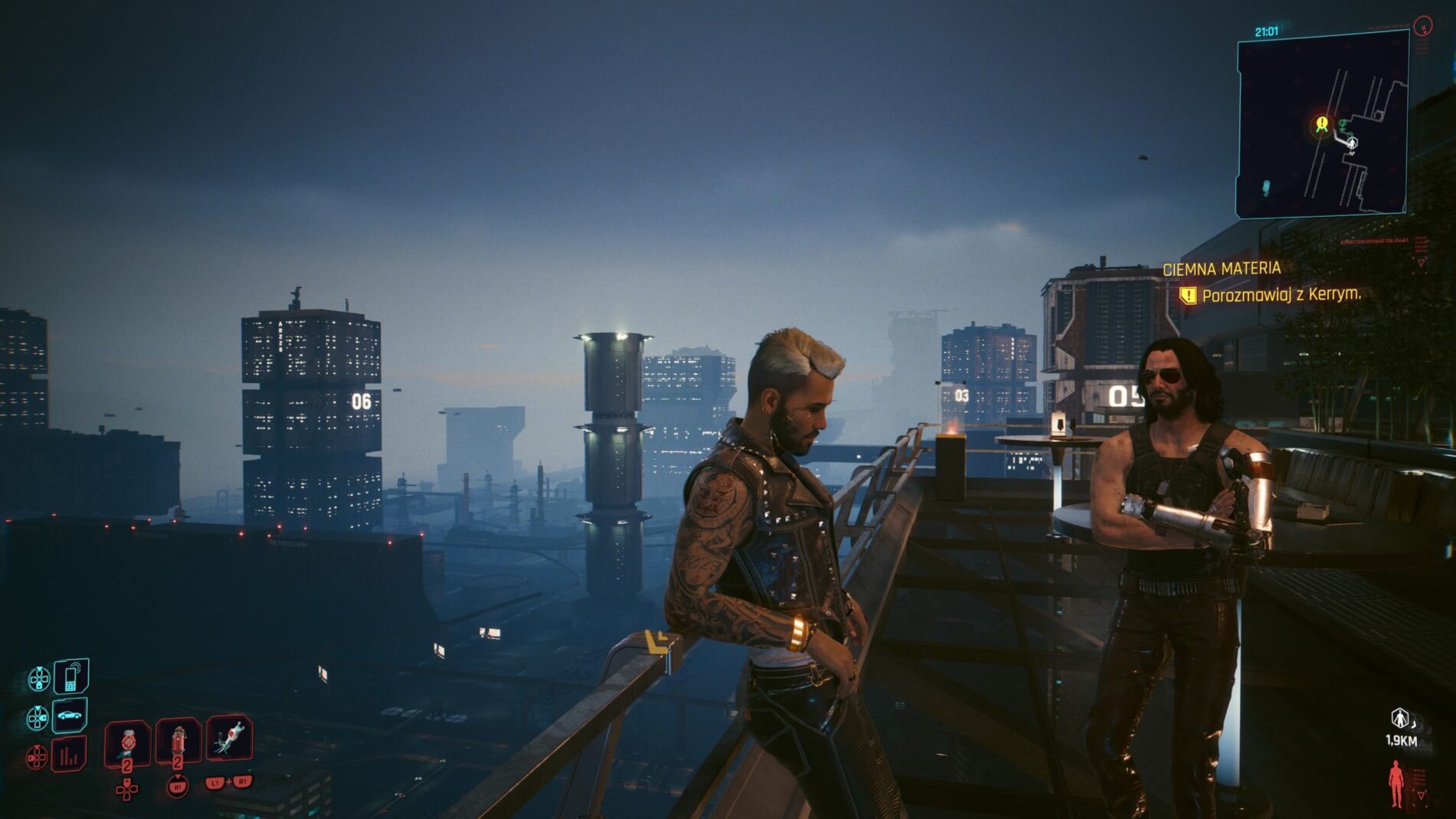
Task: Open the phone from the HUD icon
Action: click(71, 676)
